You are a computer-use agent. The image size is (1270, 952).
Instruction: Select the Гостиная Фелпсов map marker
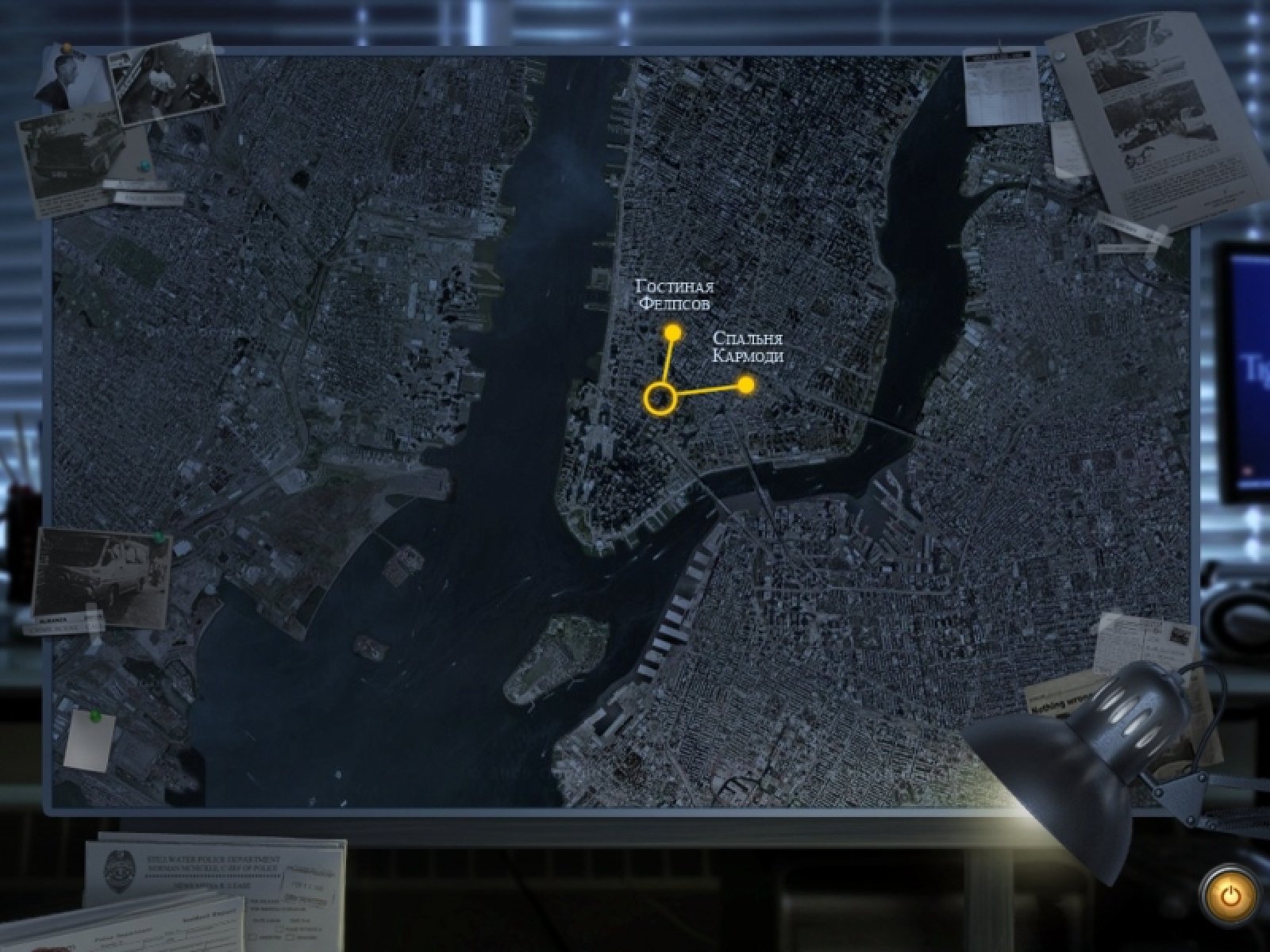(673, 332)
